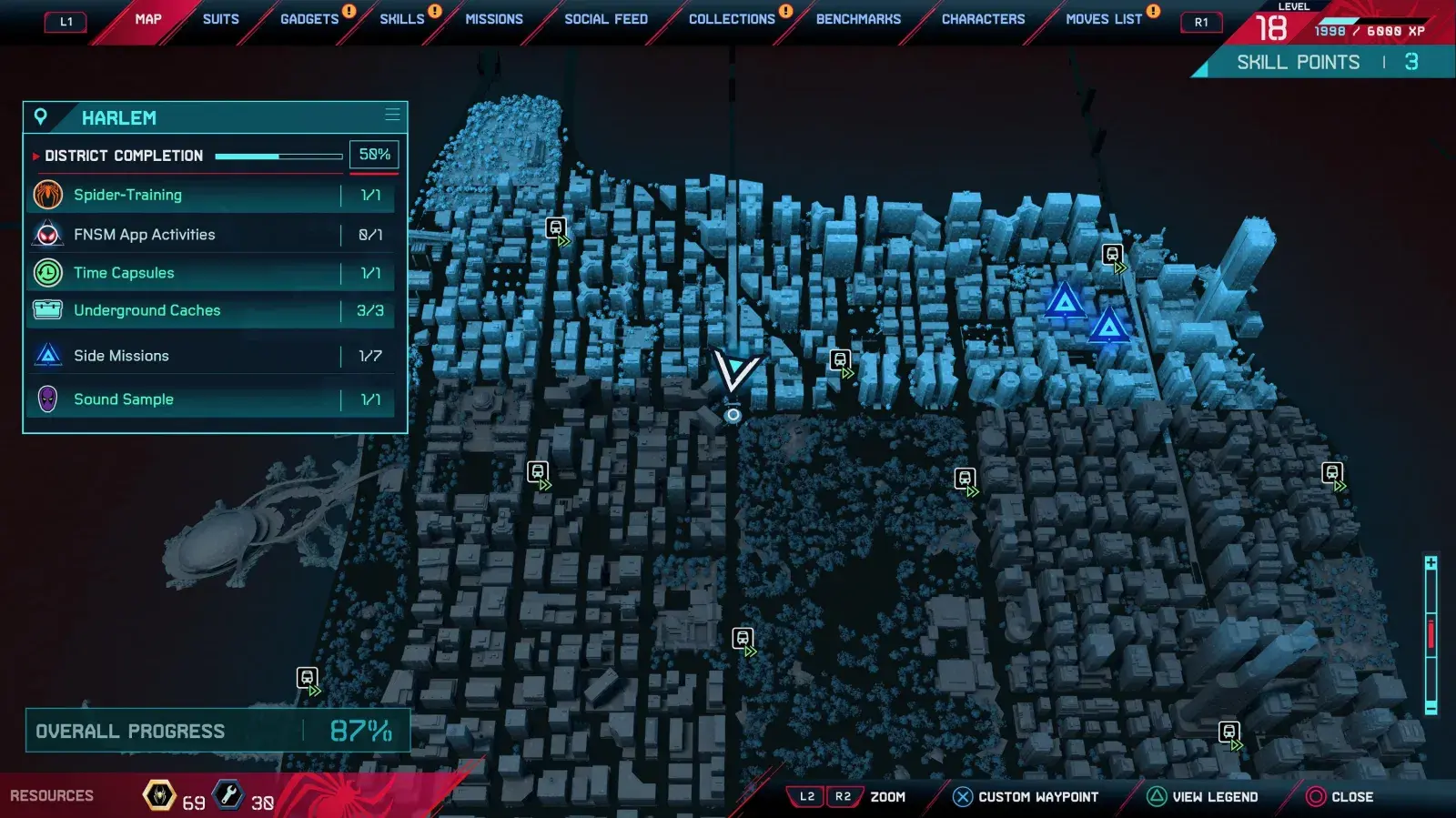Open the Harlem panel list menu icon
This screenshot has width=1456, height=818.
click(392, 115)
